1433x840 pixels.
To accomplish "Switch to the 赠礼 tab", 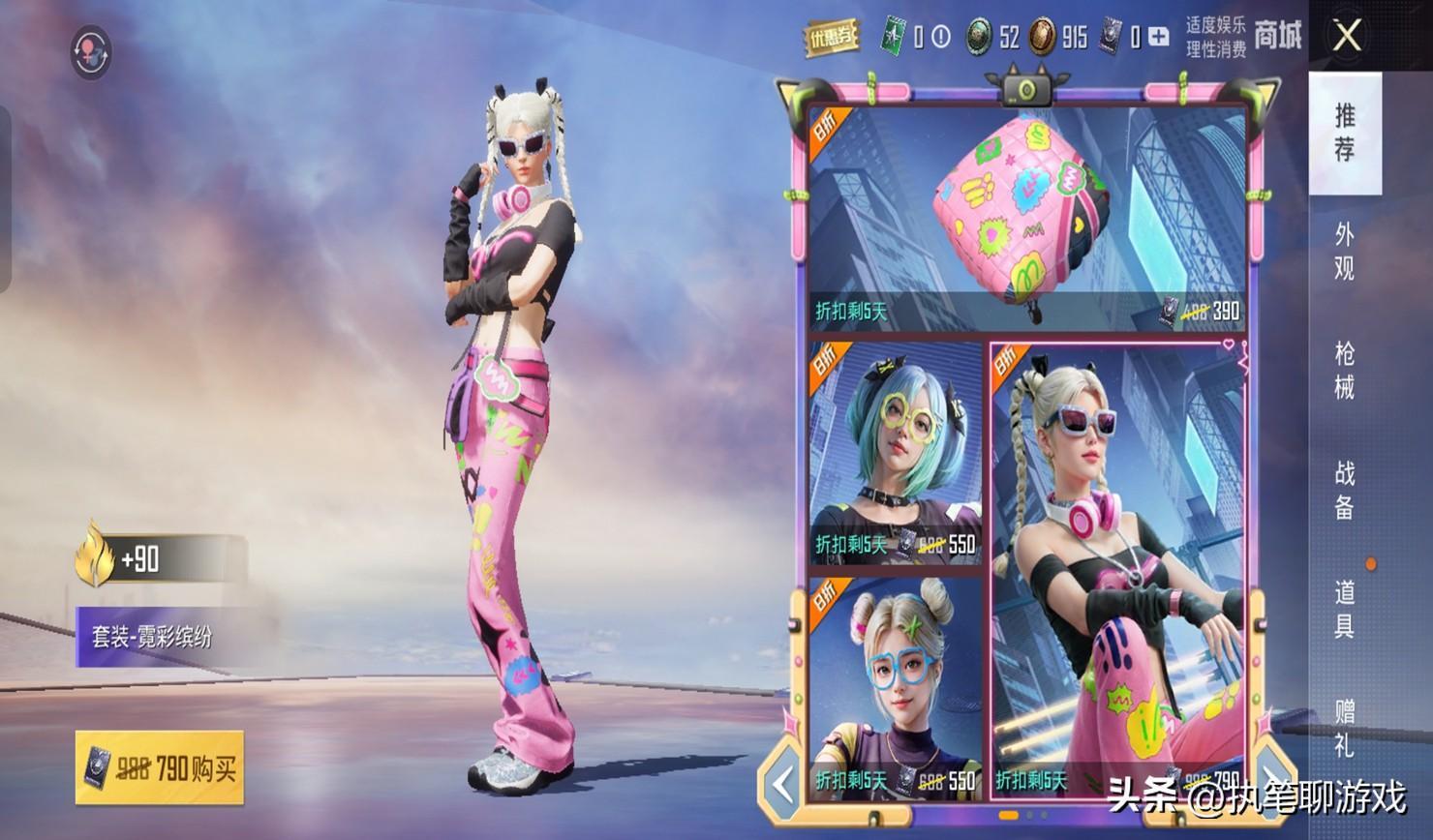I will [x=1344, y=728].
